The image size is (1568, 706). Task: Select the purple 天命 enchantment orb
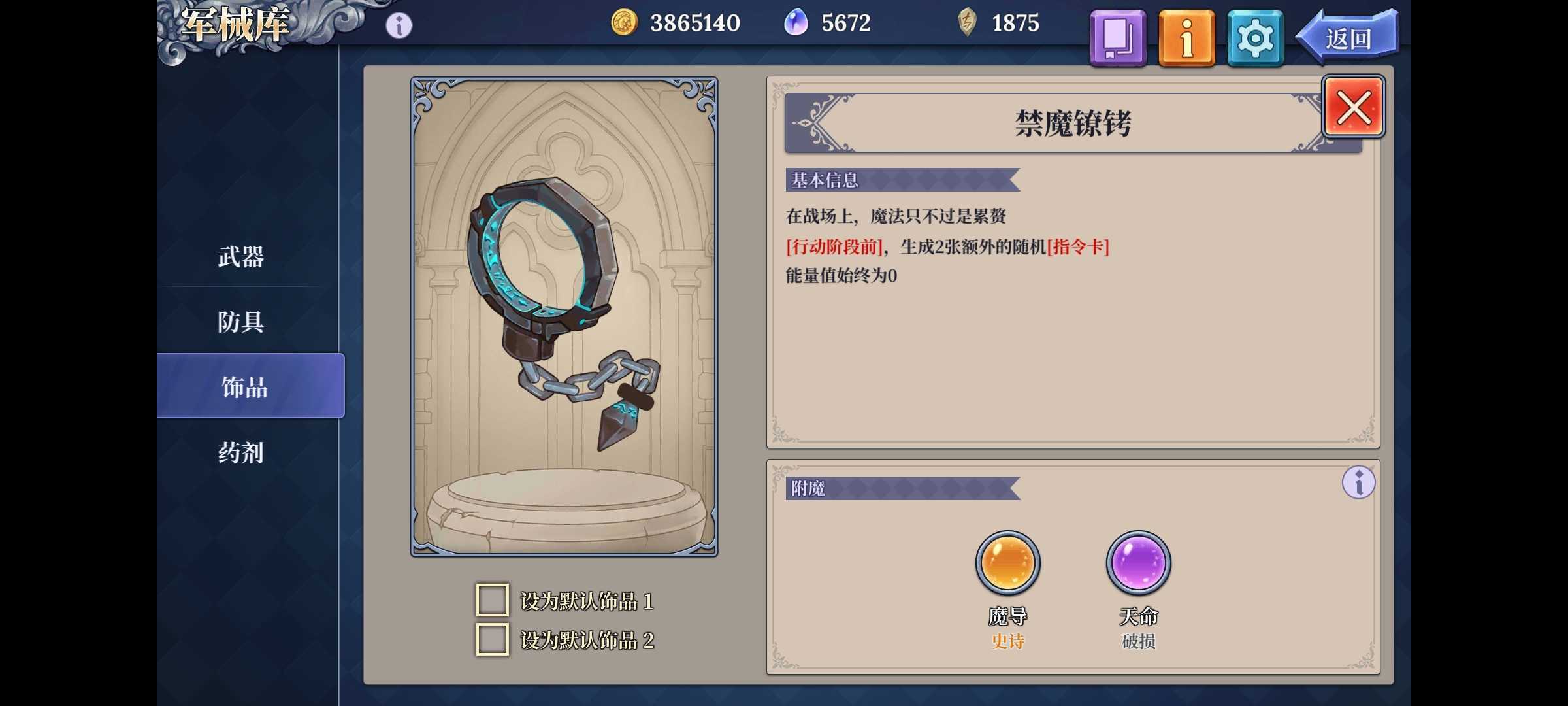coord(1138,562)
